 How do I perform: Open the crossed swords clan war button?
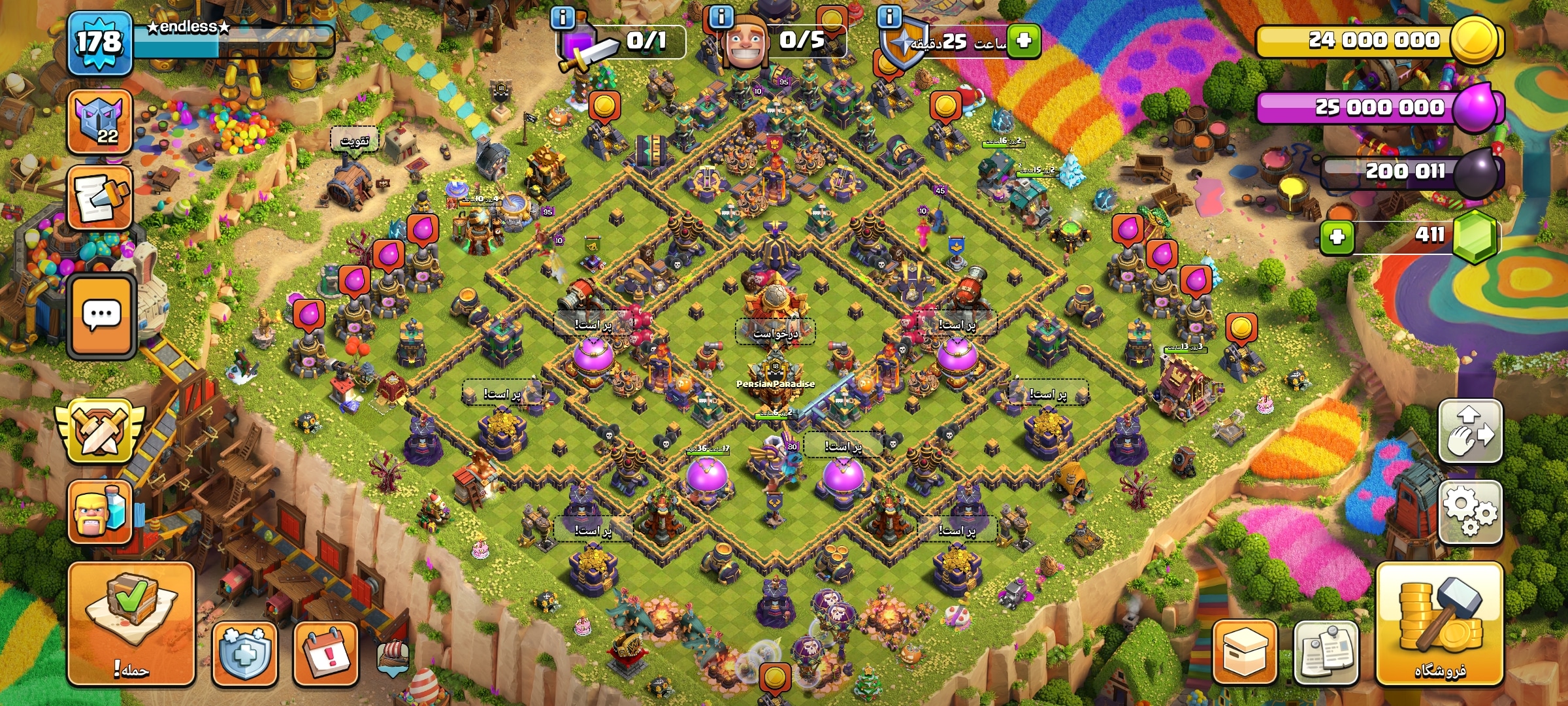tap(99, 431)
